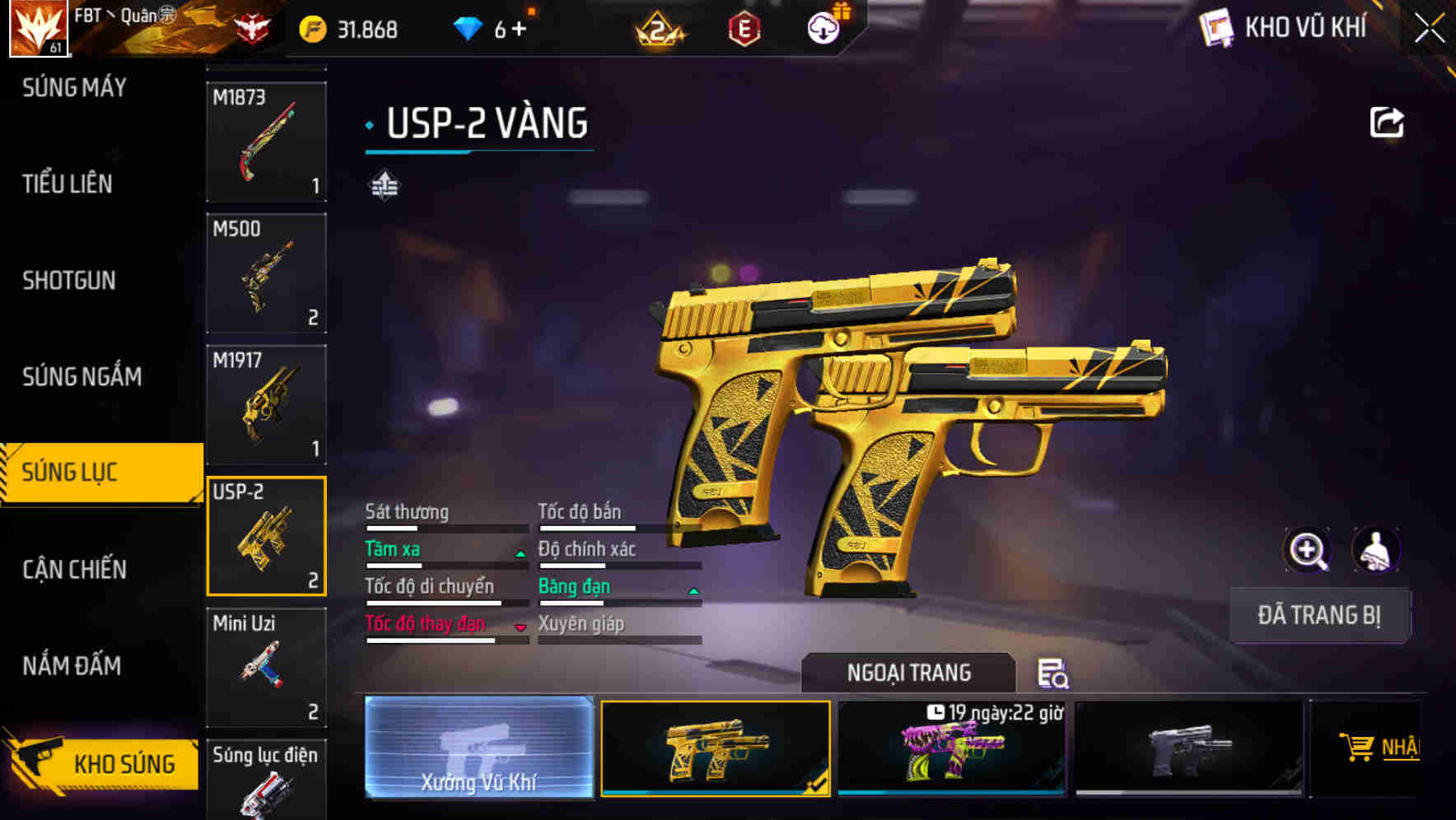1456x820 pixels.
Task: Click the share icon
Action: click(1386, 123)
